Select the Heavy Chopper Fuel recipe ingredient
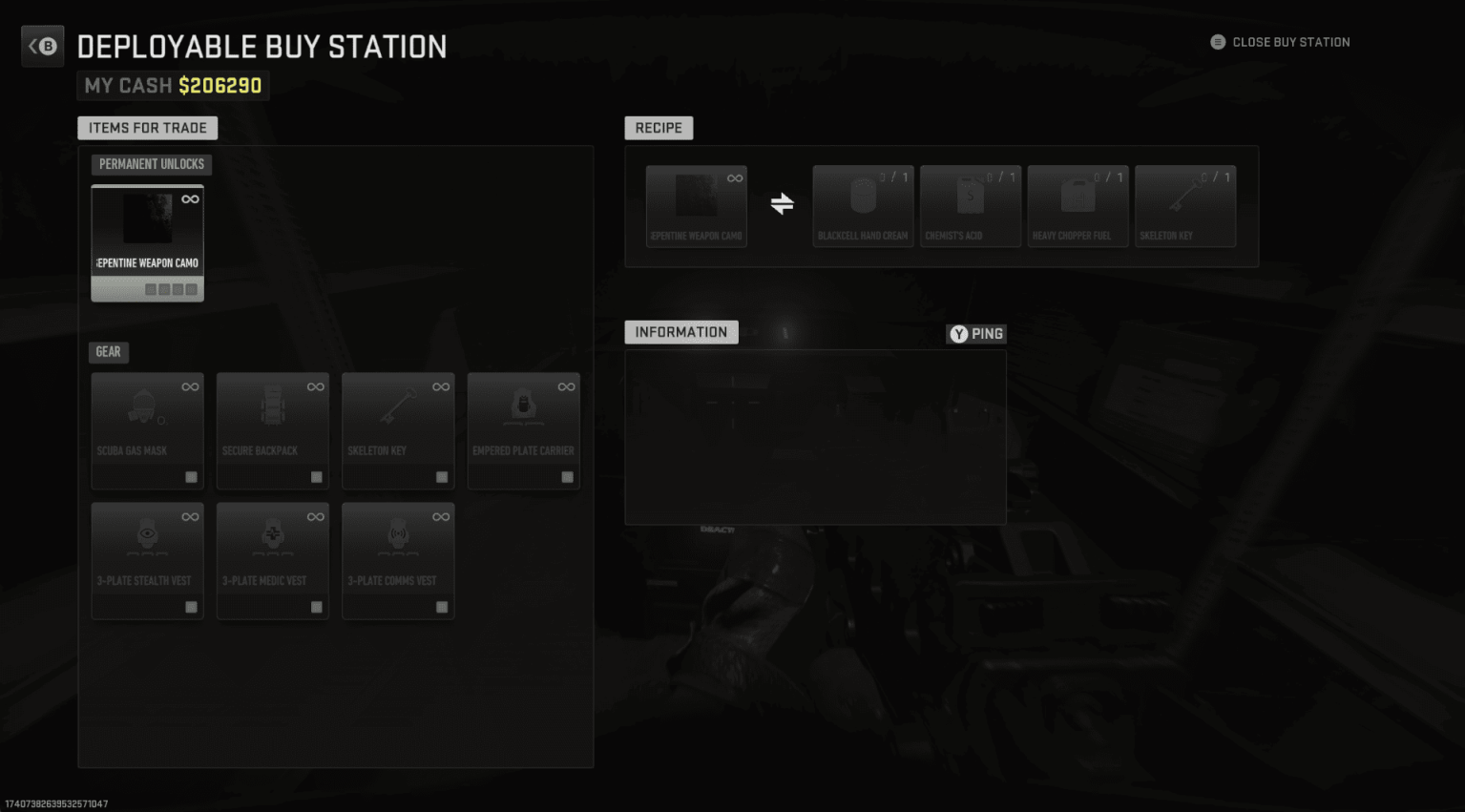 pos(1077,203)
